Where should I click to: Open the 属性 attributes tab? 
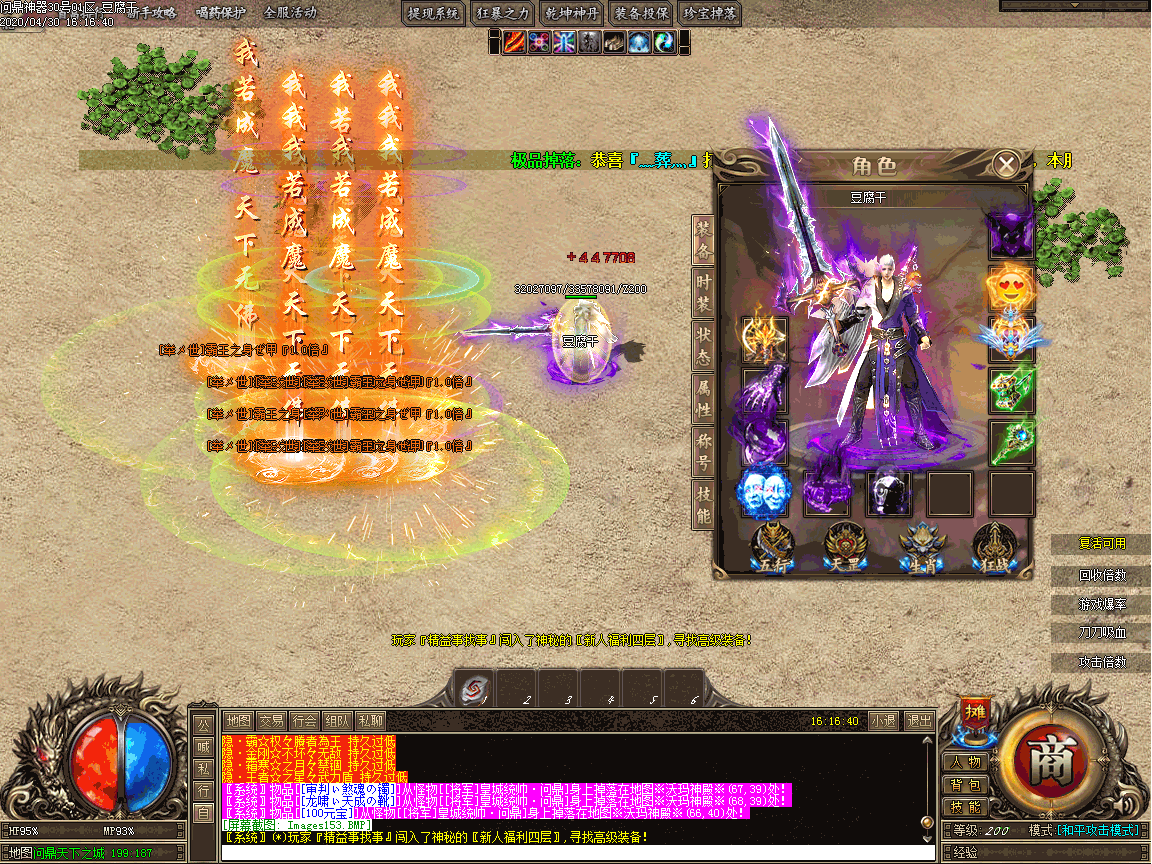pyautogui.click(x=704, y=397)
